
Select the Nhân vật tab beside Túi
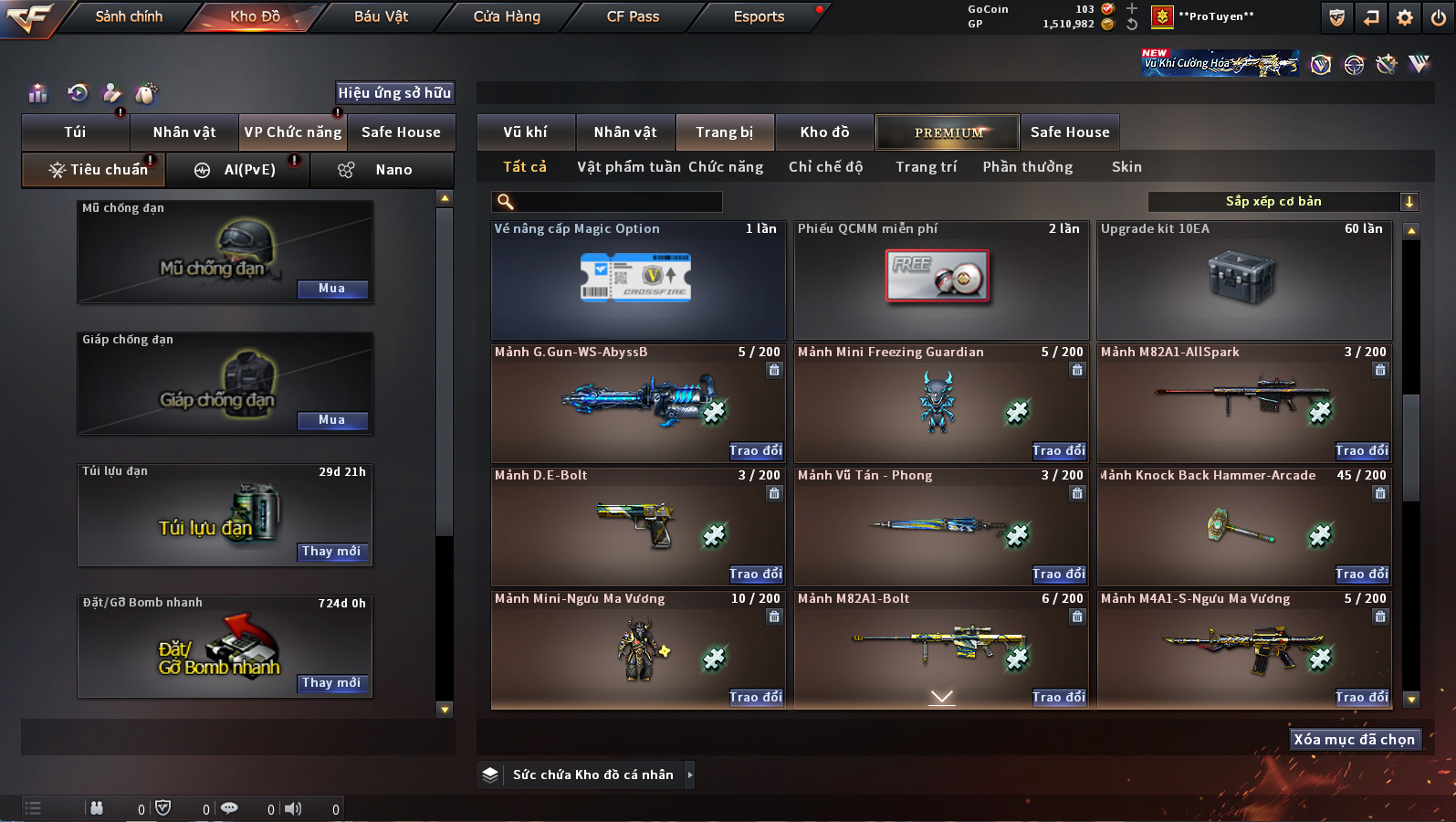[x=184, y=132]
